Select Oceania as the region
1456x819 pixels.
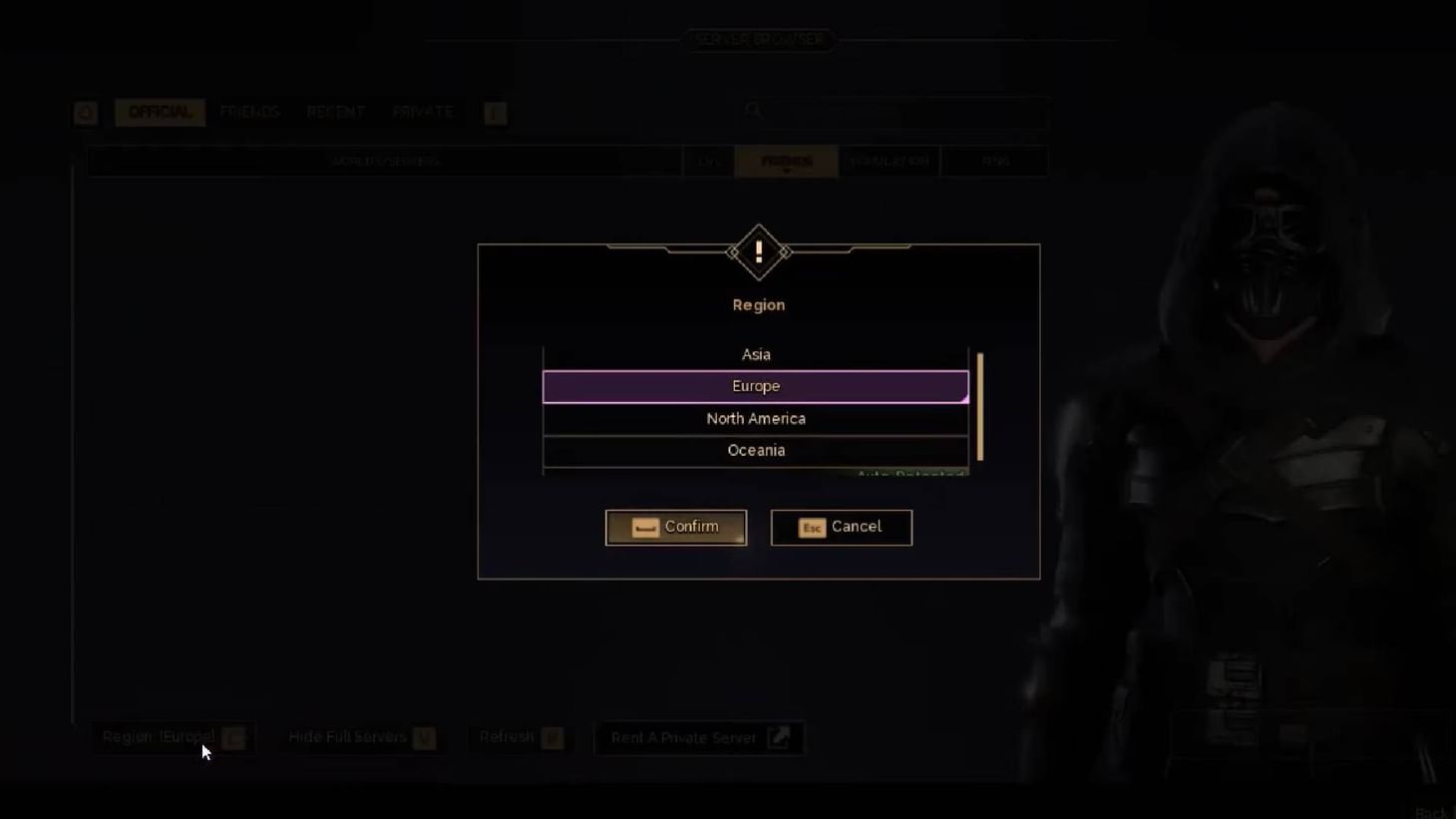755,450
